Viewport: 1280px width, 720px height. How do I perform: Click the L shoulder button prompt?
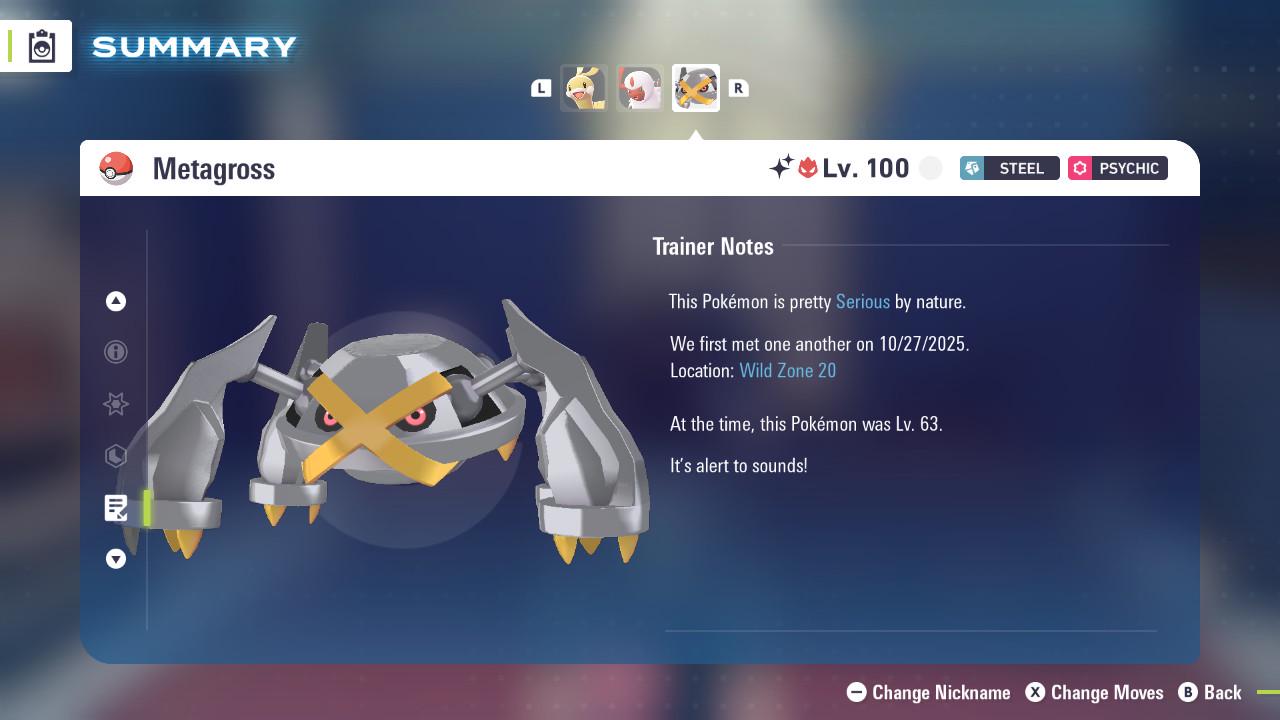point(541,88)
